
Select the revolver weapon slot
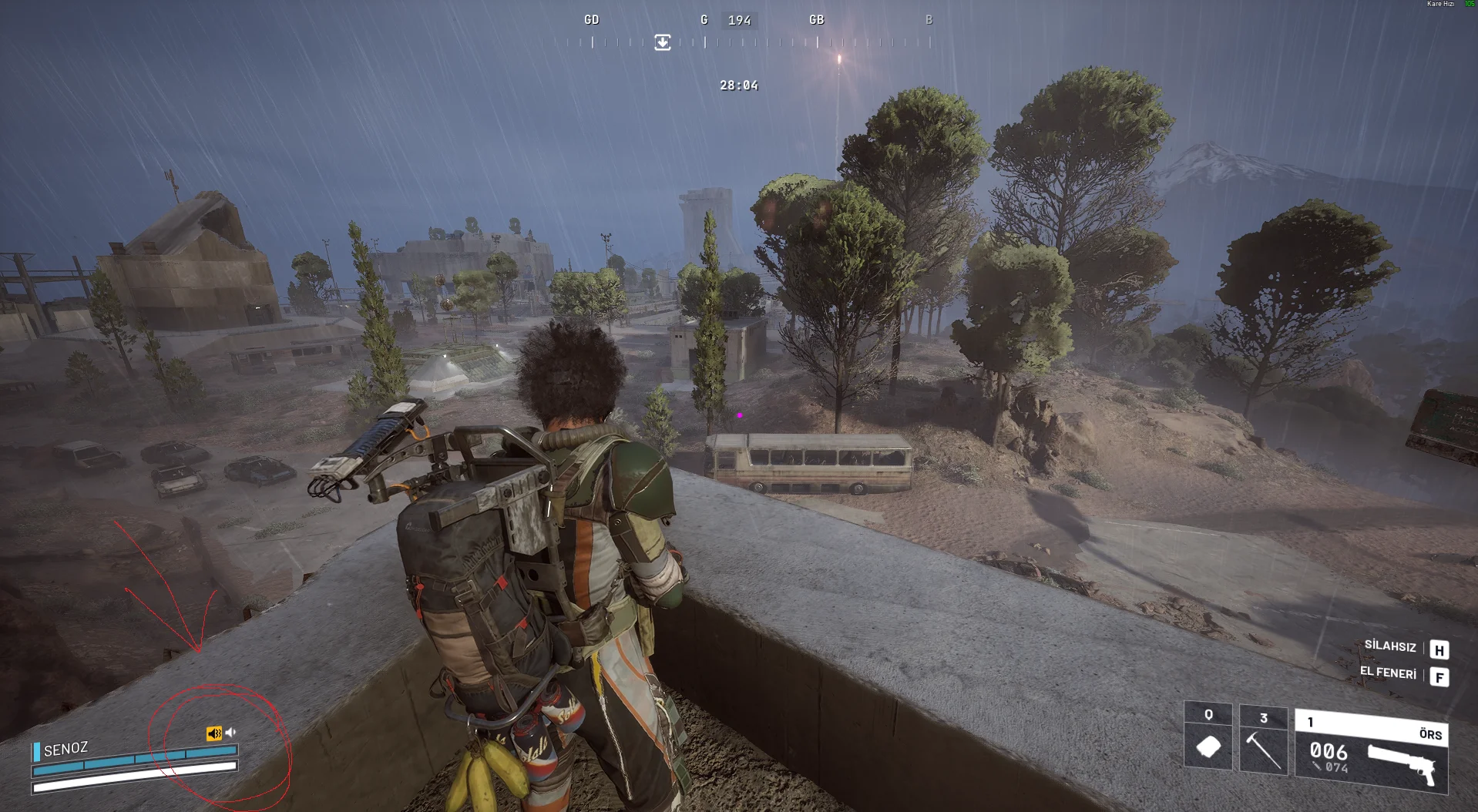[1372, 752]
